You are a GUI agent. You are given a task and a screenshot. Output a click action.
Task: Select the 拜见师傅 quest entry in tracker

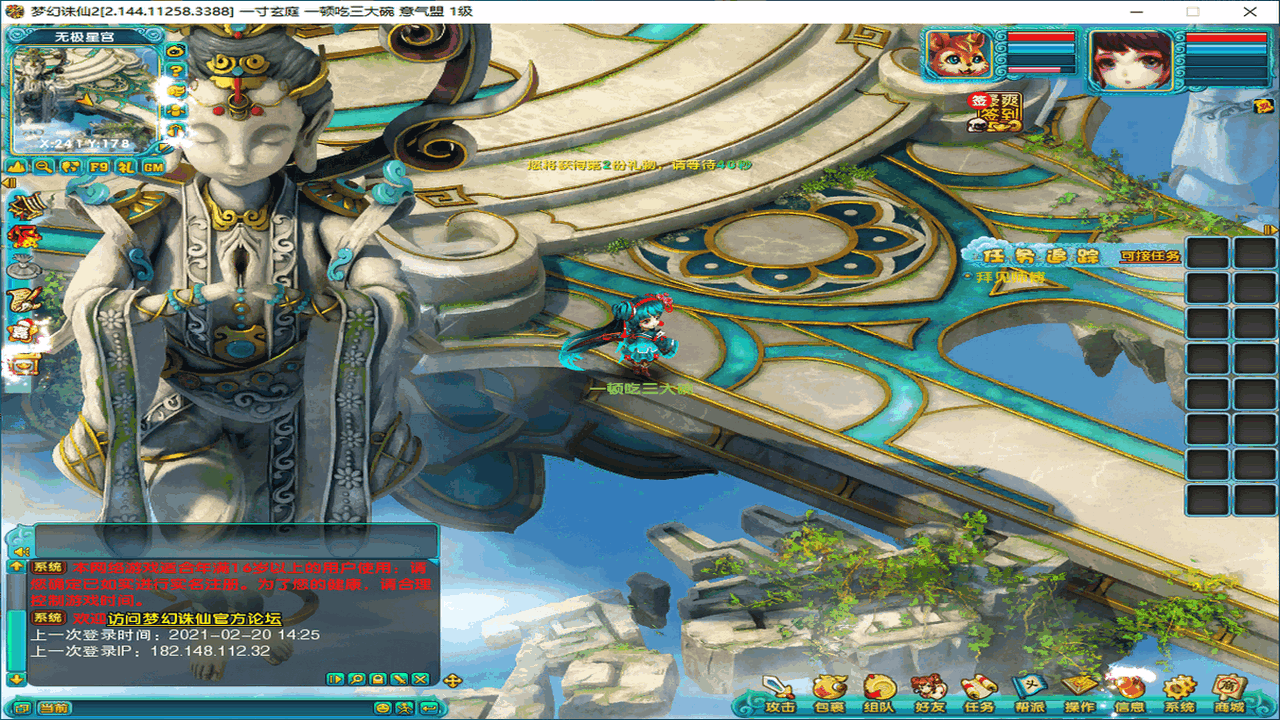tap(1008, 277)
